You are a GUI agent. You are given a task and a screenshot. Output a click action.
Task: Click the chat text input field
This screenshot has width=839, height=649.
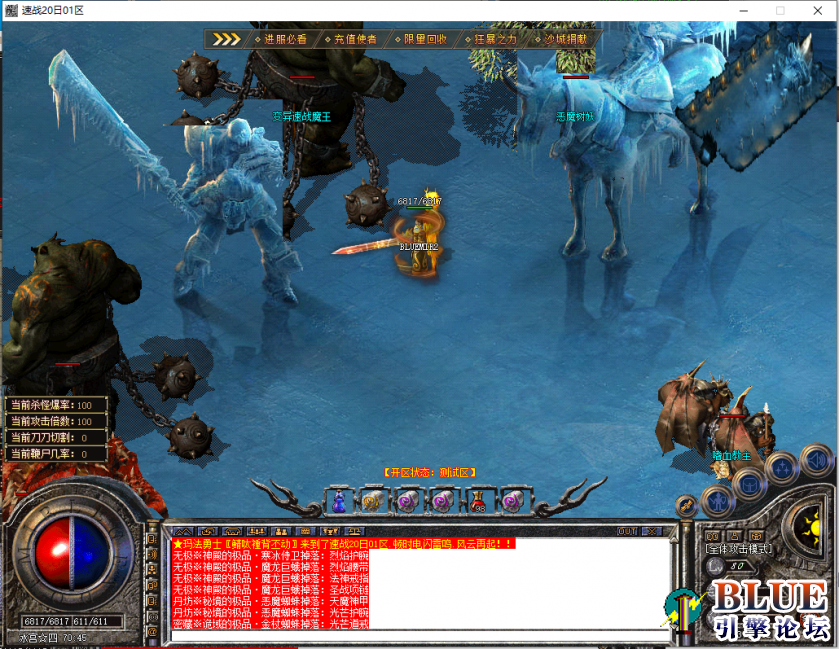pyautogui.click(x=420, y=635)
